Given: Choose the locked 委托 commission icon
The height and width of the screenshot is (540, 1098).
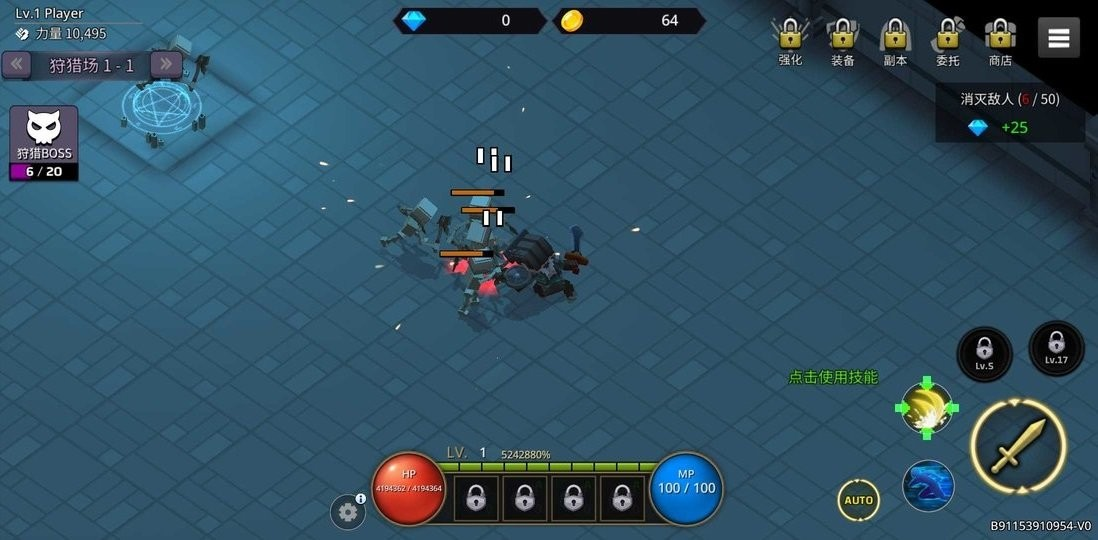Looking at the screenshot, I should click(947, 38).
